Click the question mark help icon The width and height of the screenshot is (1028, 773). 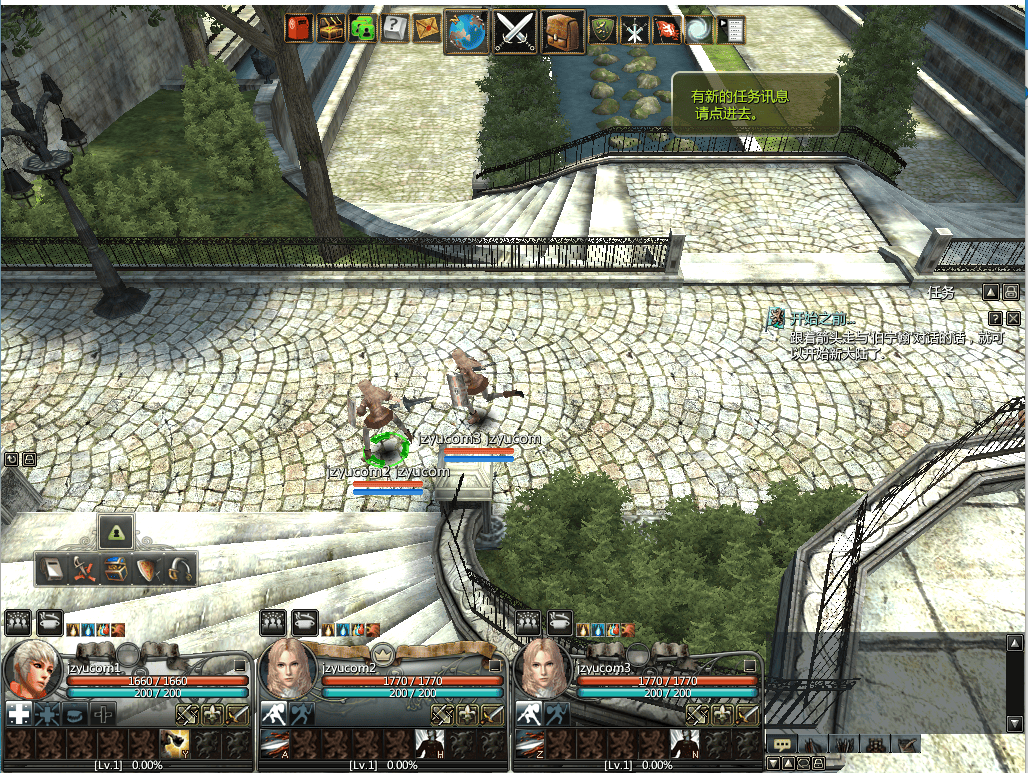[x=396, y=29]
